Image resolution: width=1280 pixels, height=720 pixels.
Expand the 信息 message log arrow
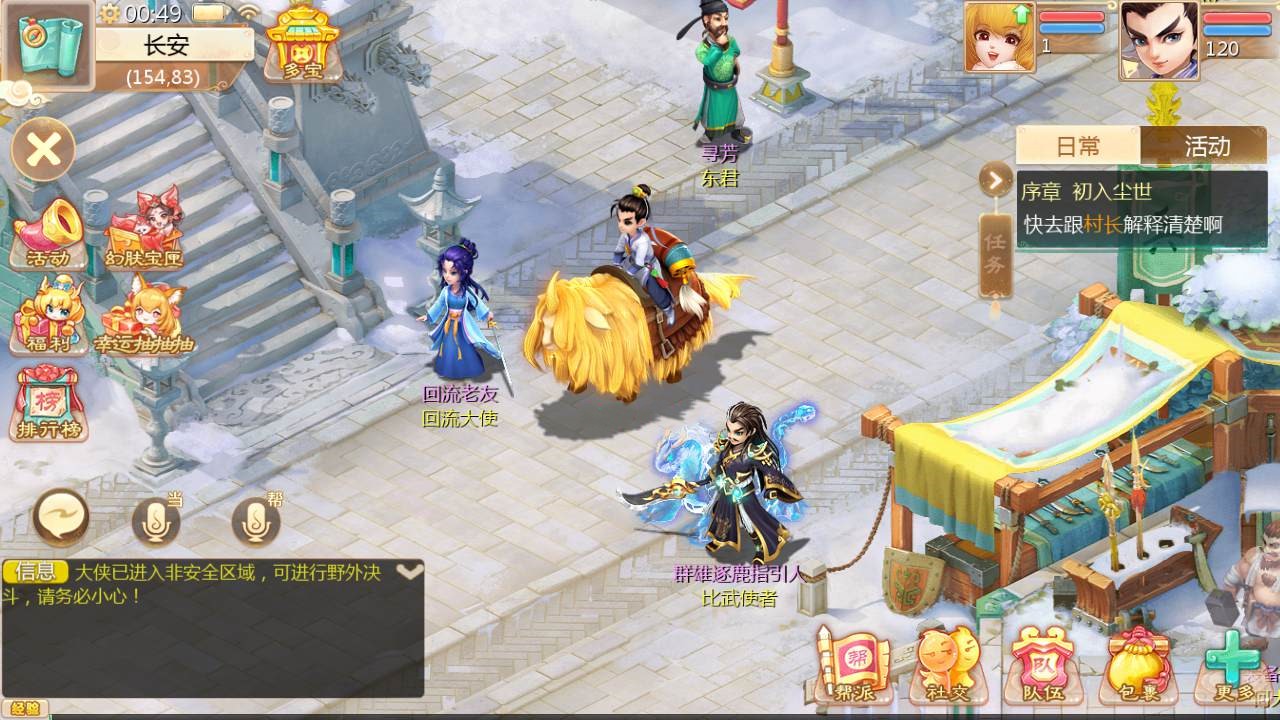click(x=410, y=572)
